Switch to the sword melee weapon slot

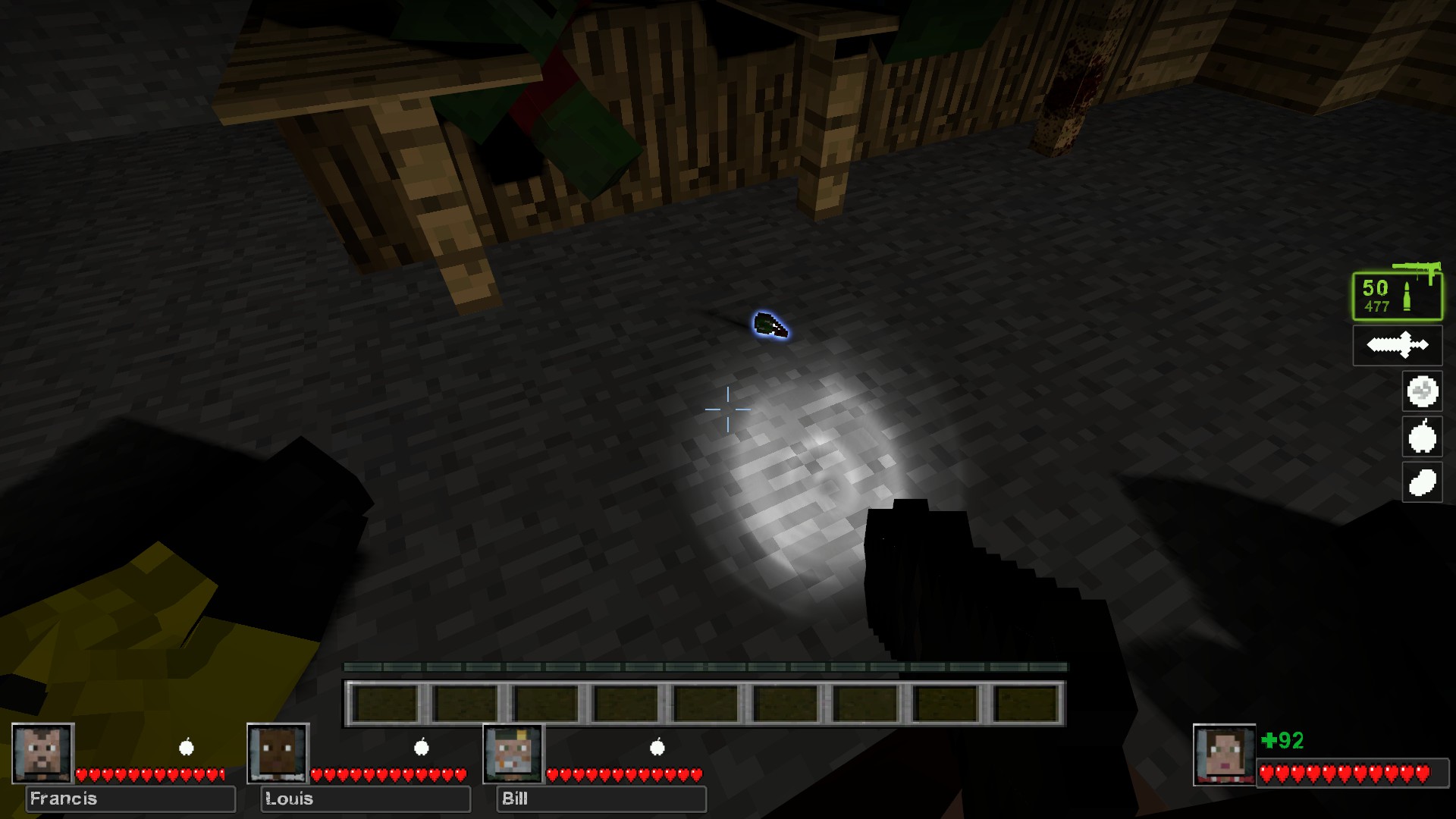click(1397, 346)
